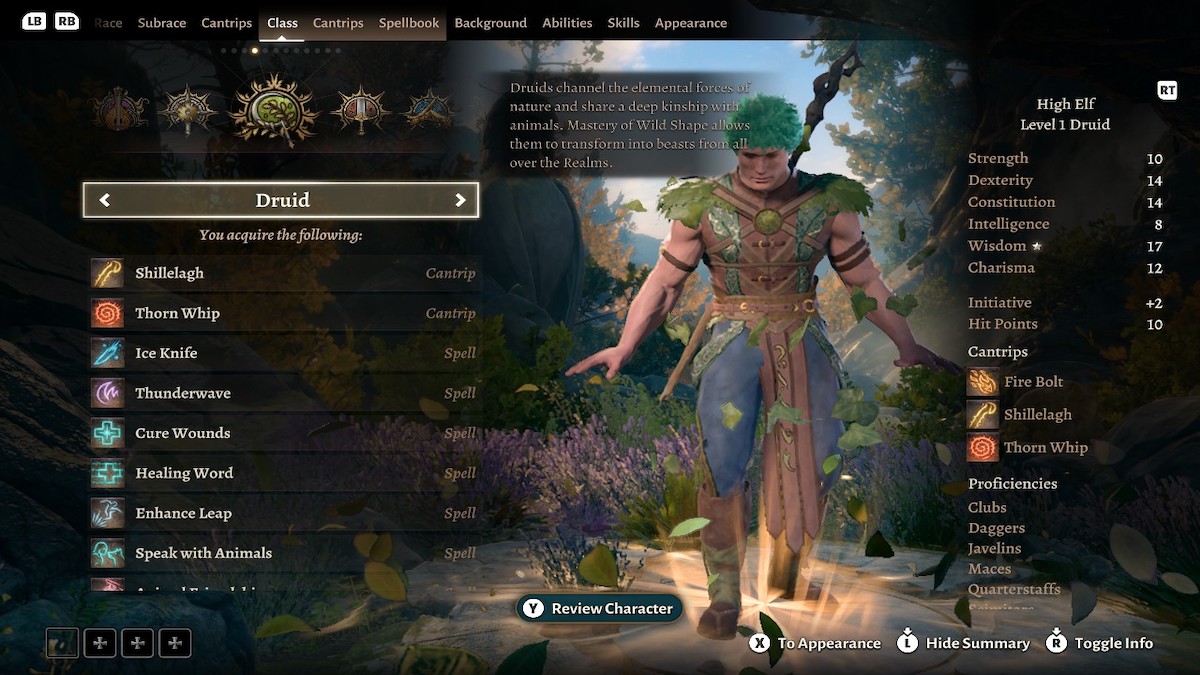The image size is (1200, 675).
Task: Select the Shillelagh cantrip row
Action: [x=283, y=273]
